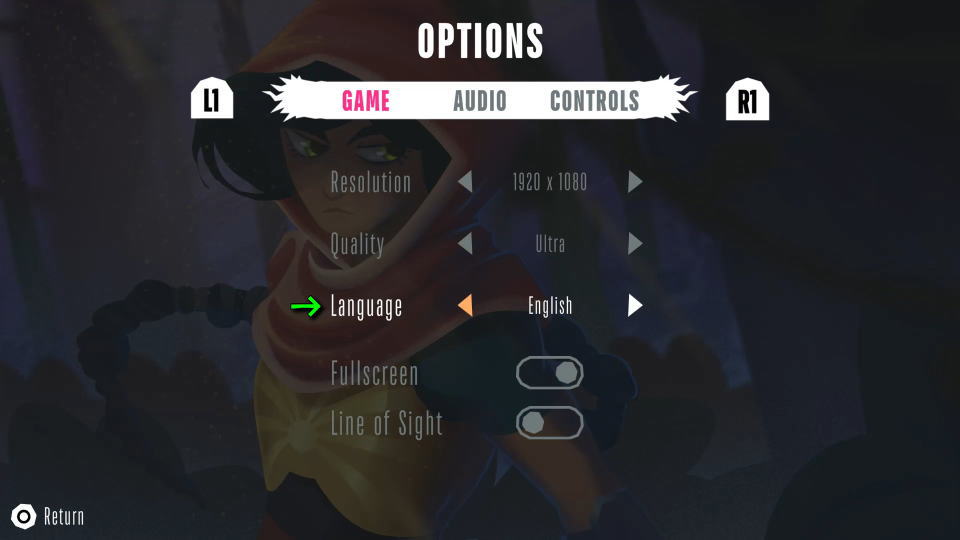Choose the previous language option

tap(465, 306)
